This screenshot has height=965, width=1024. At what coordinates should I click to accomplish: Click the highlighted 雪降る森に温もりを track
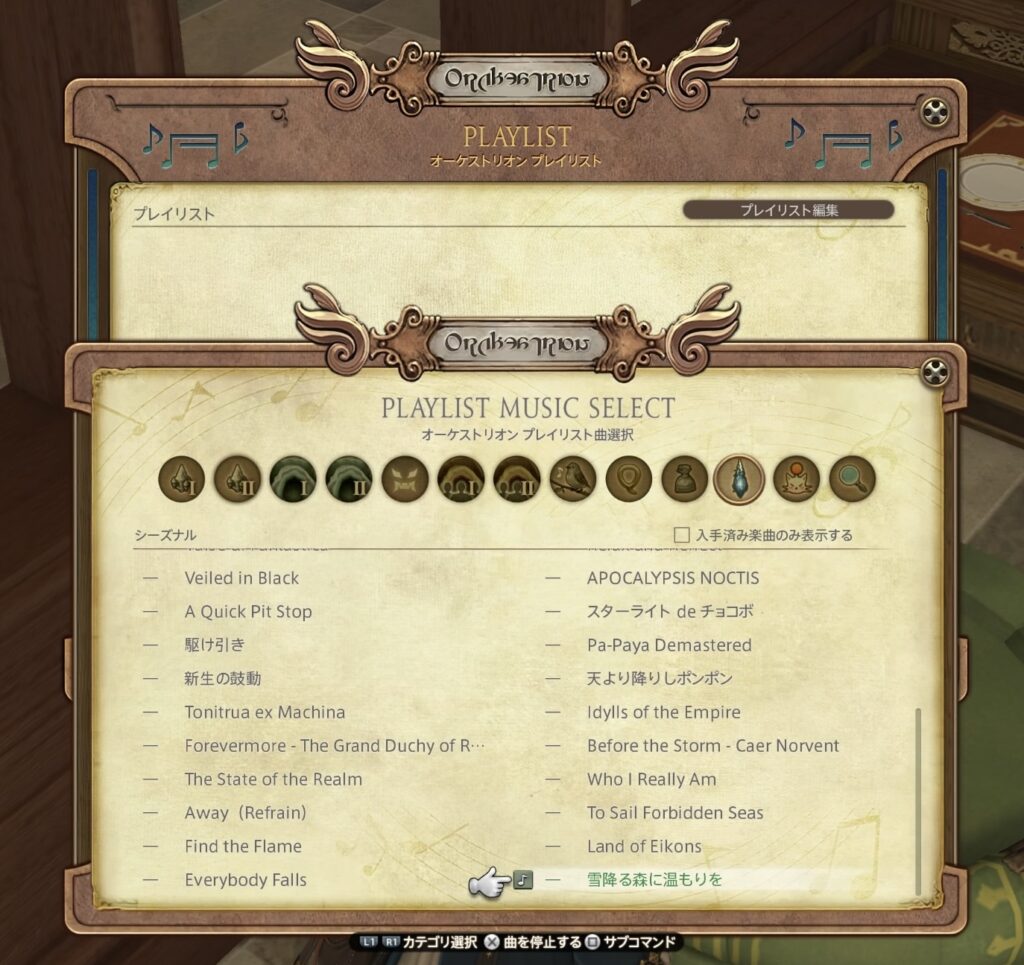click(654, 880)
